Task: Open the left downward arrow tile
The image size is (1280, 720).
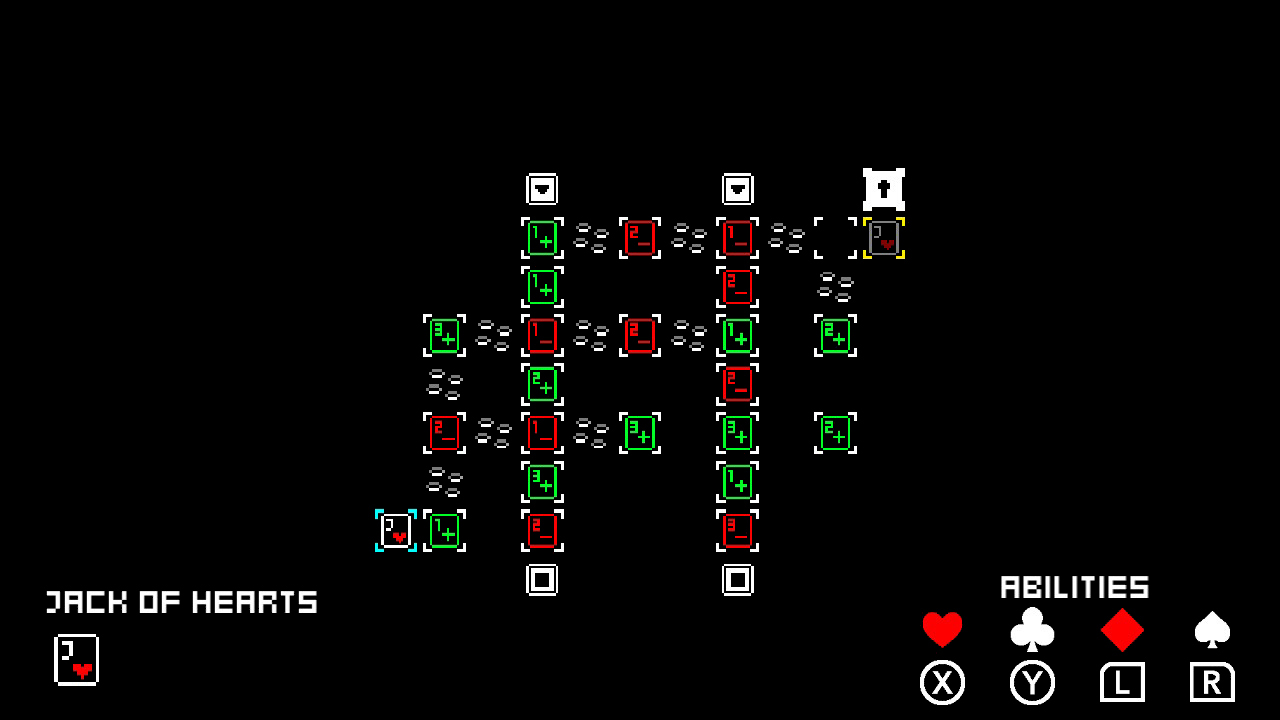Action: coord(542,187)
